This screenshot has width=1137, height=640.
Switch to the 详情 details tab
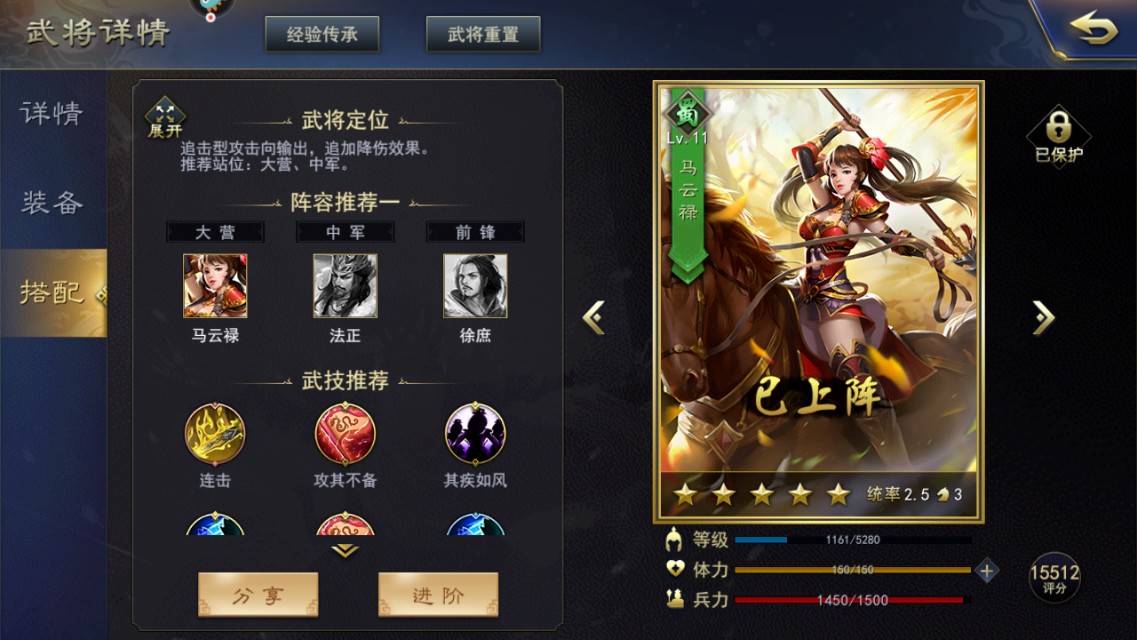click(x=52, y=113)
